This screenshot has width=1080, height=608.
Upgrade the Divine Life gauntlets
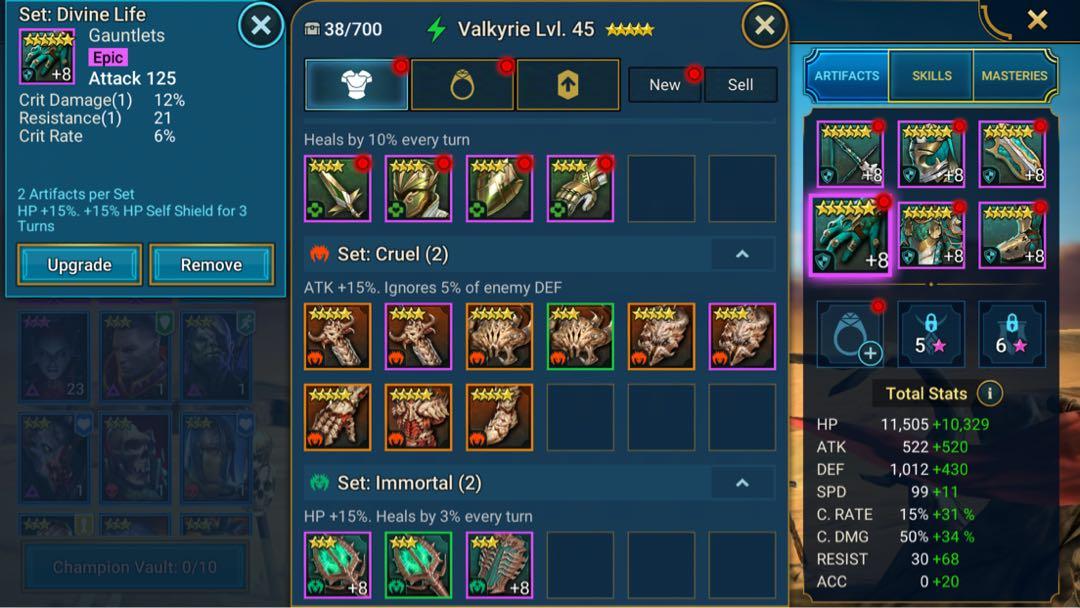pyautogui.click(x=80, y=265)
